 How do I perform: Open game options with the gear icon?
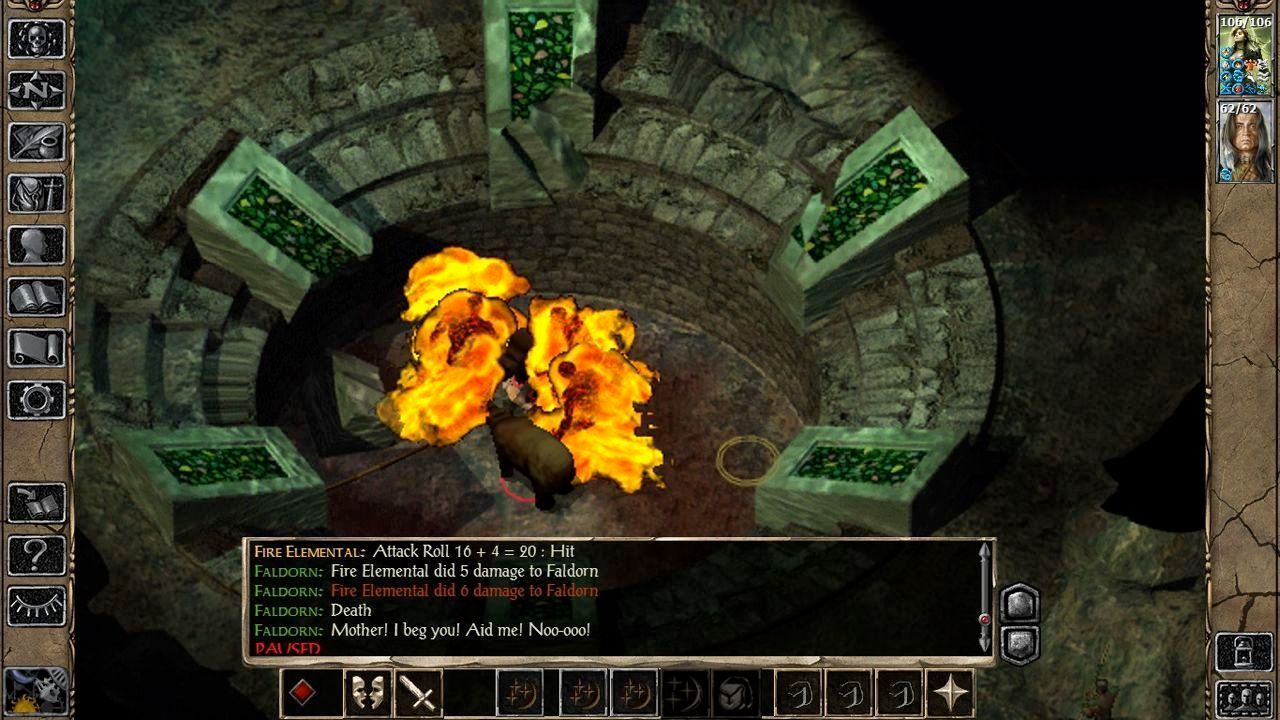[x=37, y=400]
